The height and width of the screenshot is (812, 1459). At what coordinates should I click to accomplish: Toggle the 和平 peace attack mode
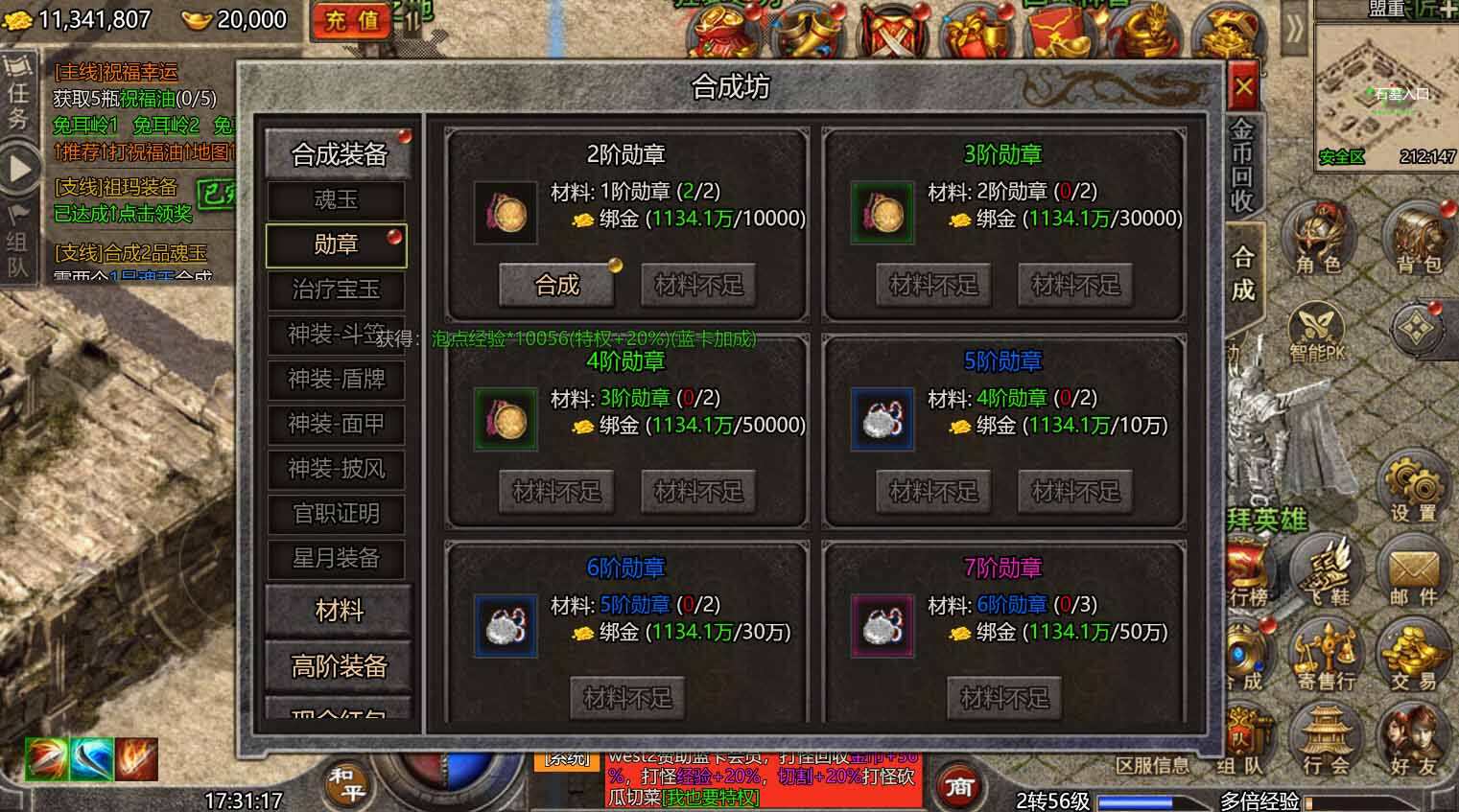(x=345, y=784)
